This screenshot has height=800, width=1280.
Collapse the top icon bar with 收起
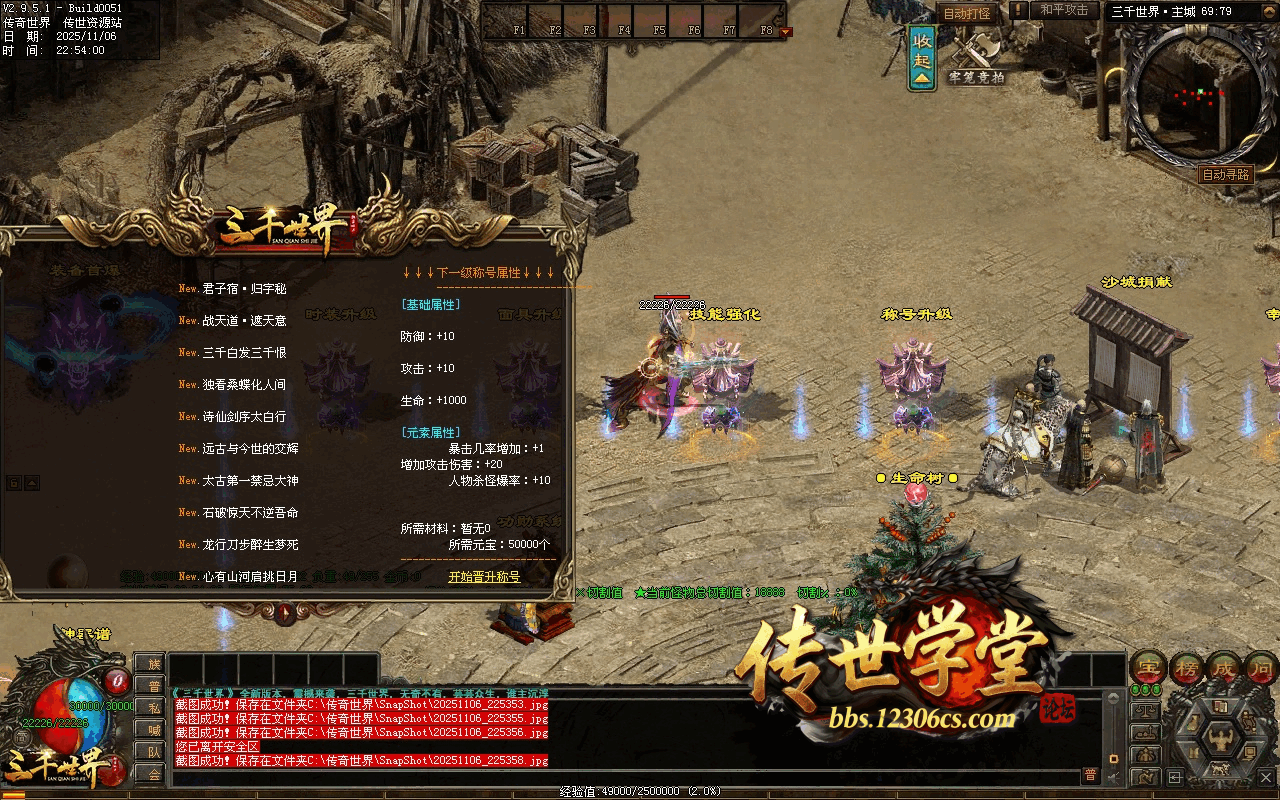(922, 58)
